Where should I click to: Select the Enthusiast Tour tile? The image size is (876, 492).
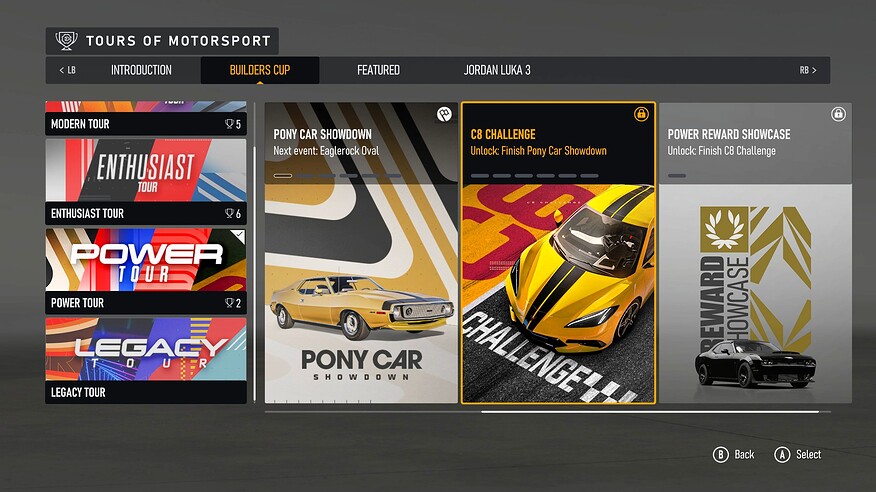pyautogui.click(x=146, y=180)
